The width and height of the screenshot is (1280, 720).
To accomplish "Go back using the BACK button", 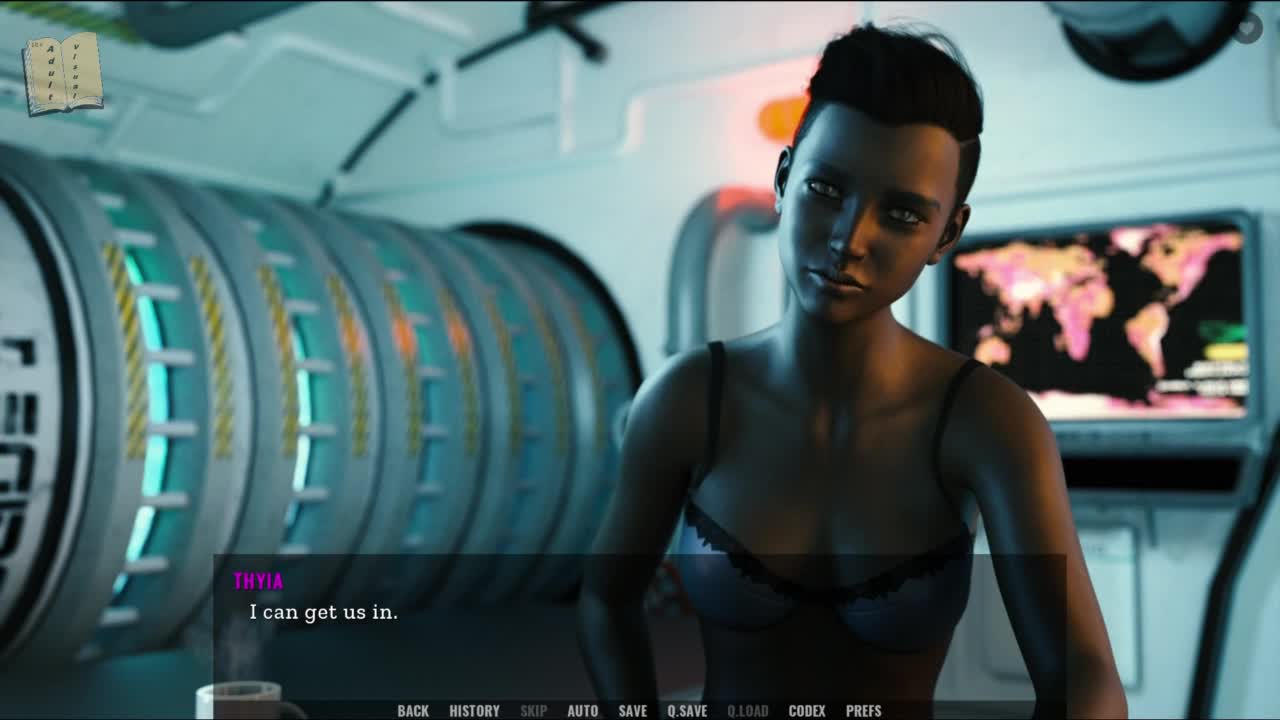I will coord(413,711).
